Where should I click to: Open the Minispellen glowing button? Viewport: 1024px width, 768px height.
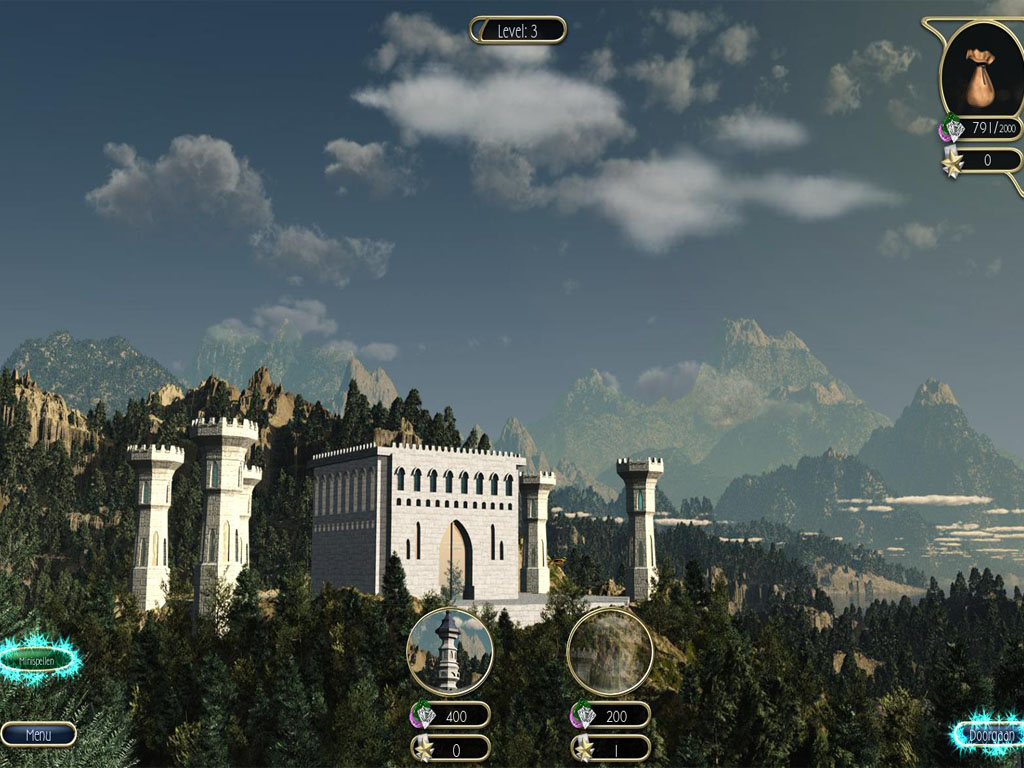pyautogui.click(x=37, y=661)
